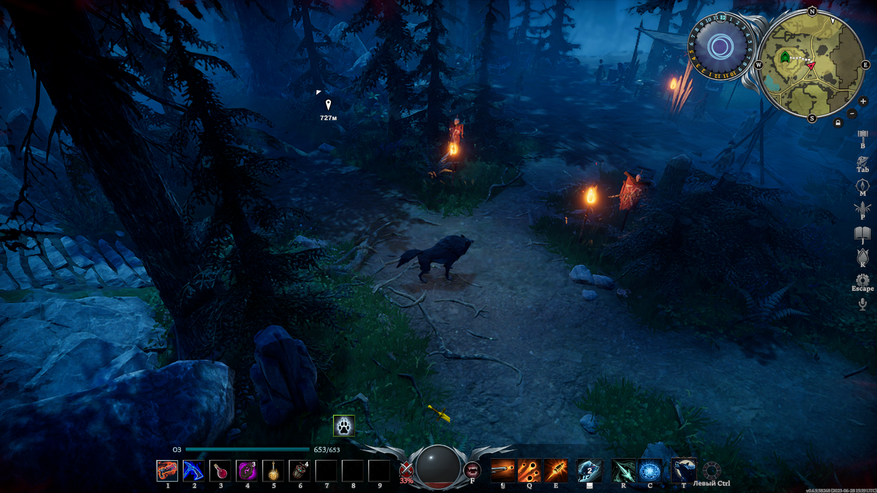Activate the blood bite ability icon

pyautogui.click(x=472, y=470)
